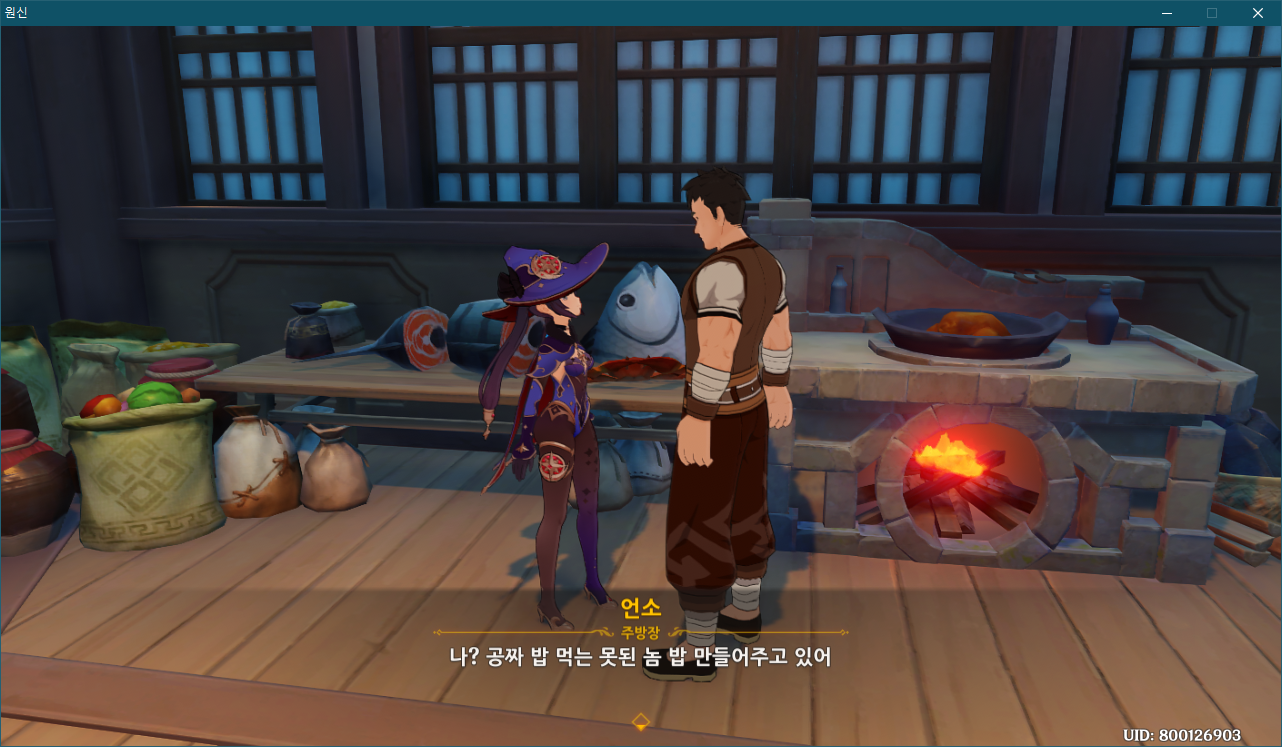Close the game window

click(x=1258, y=13)
